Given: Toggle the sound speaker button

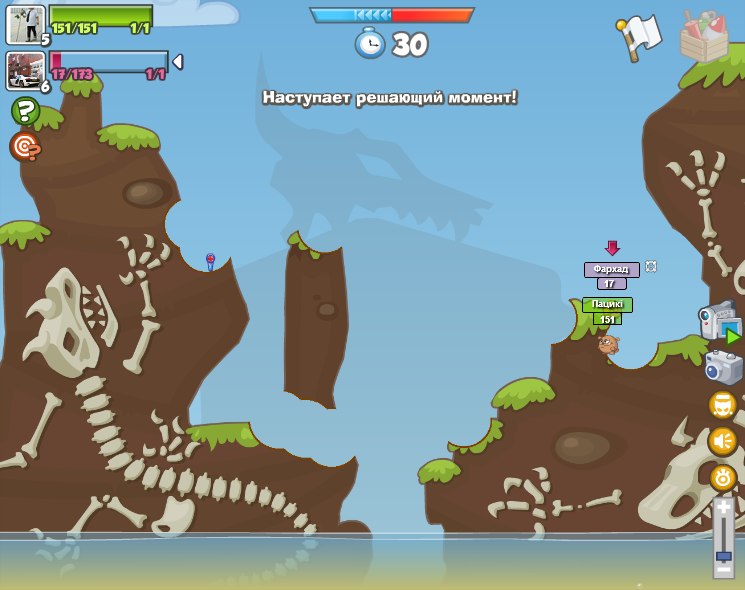Looking at the screenshot, I should point(723,440).
